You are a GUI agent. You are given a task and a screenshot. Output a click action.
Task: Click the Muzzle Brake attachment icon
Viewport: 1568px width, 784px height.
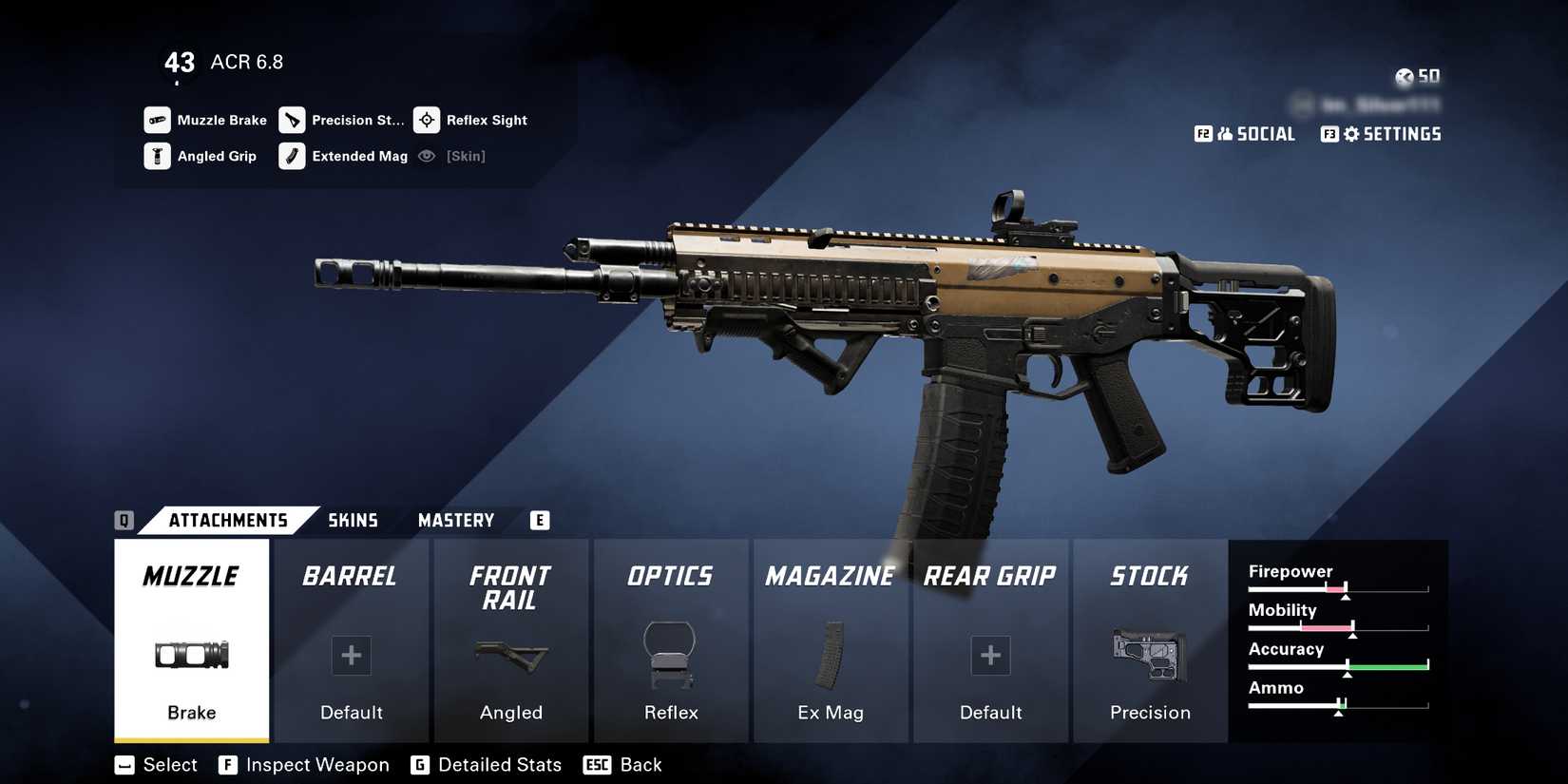[x=155, y=120]
